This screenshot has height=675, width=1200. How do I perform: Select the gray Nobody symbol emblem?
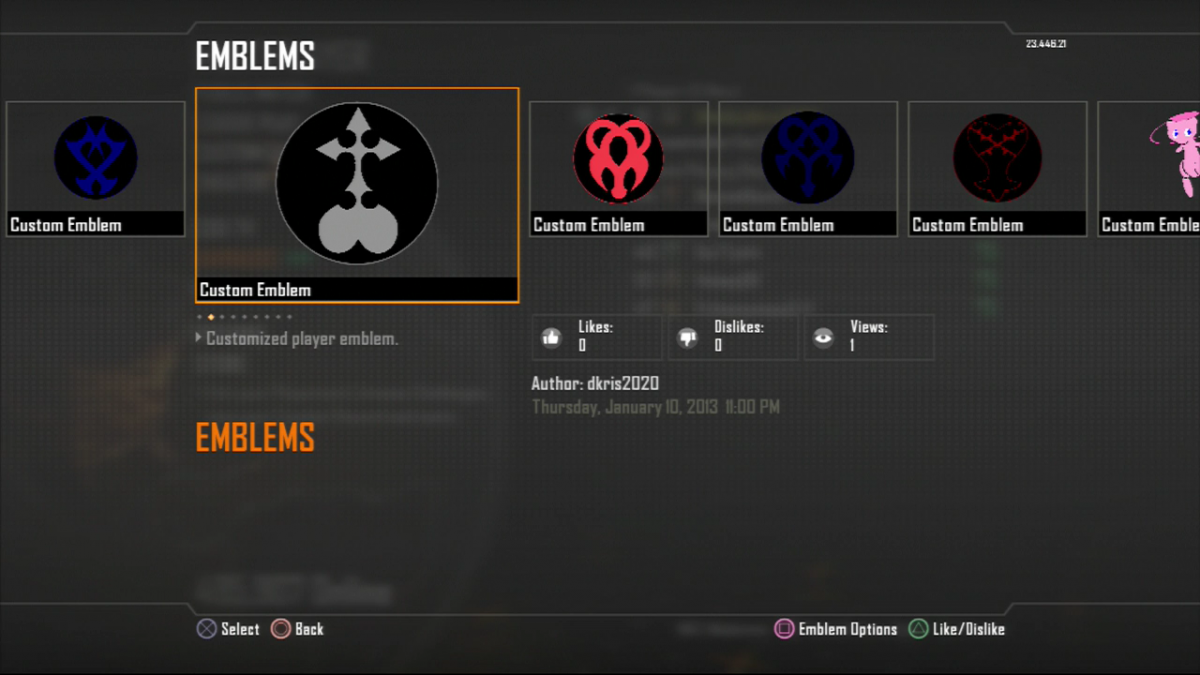coord(357,184)
